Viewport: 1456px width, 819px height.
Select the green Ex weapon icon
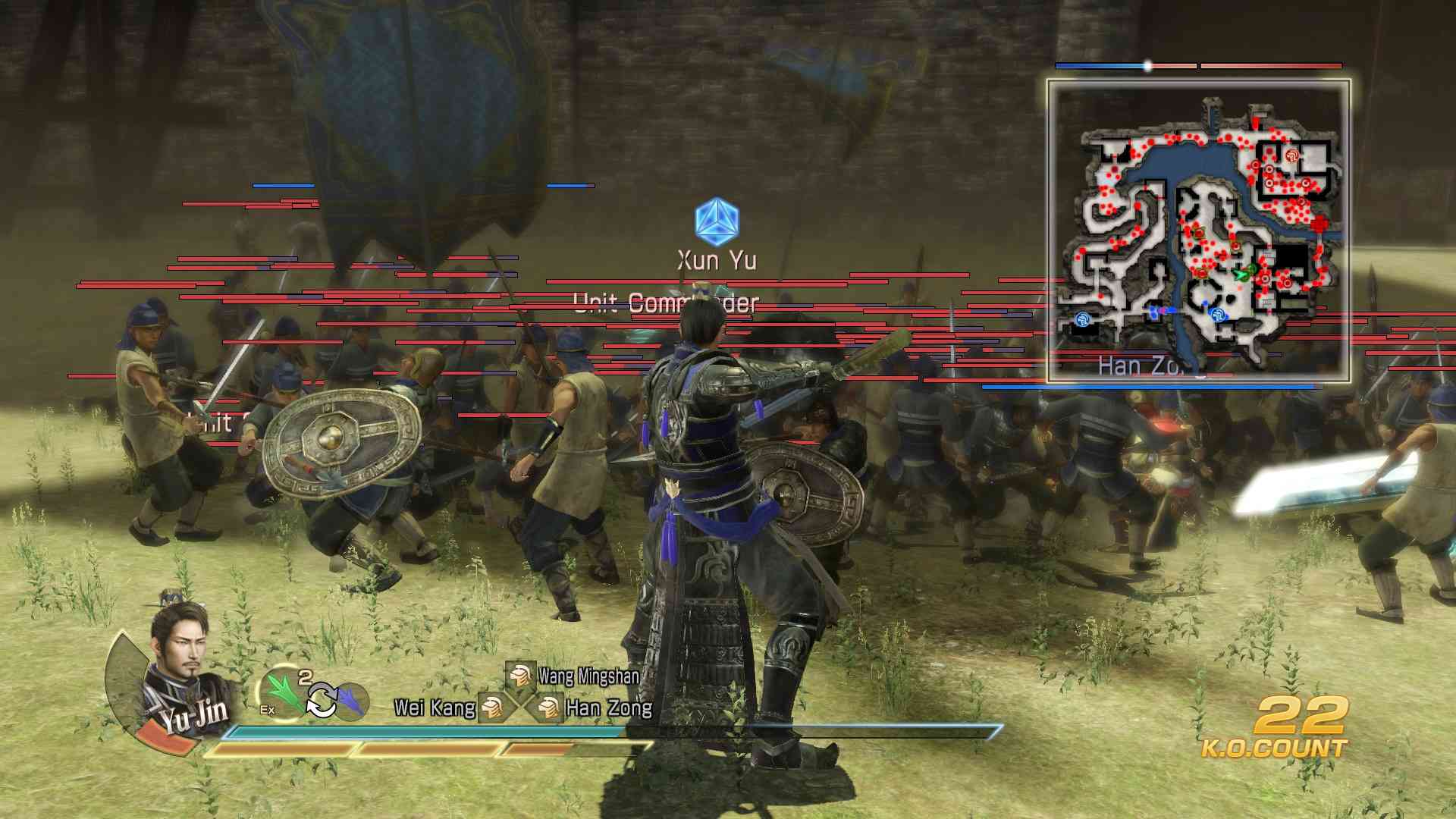[281, 695]
